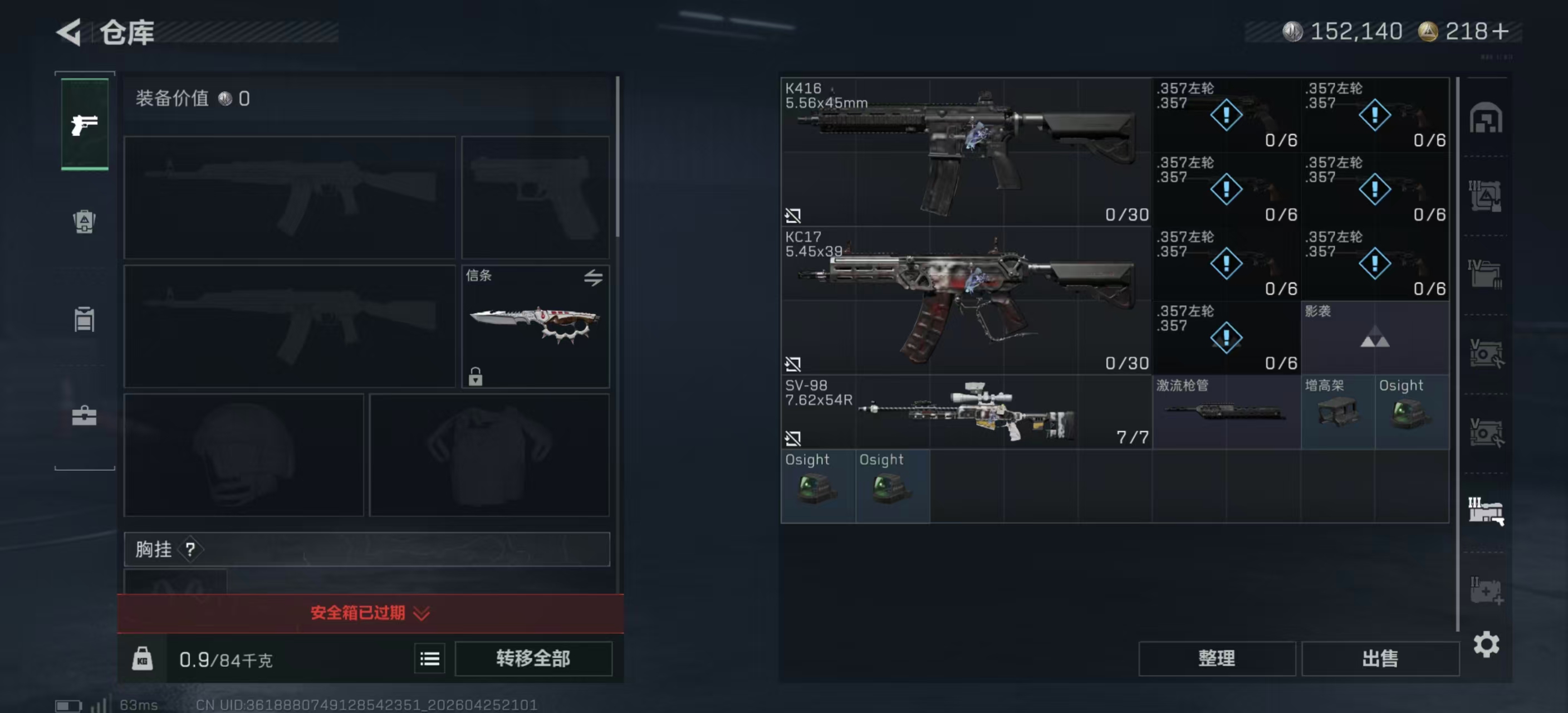Add more currency with the plus sign
Viewport: 1568px width, 713px height.
pyautogui.click(x=1502, y=31)
